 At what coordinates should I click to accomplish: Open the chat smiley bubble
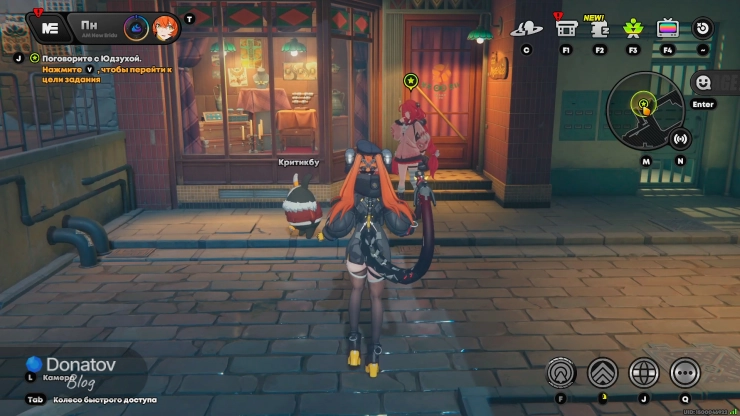coord(704,82)
